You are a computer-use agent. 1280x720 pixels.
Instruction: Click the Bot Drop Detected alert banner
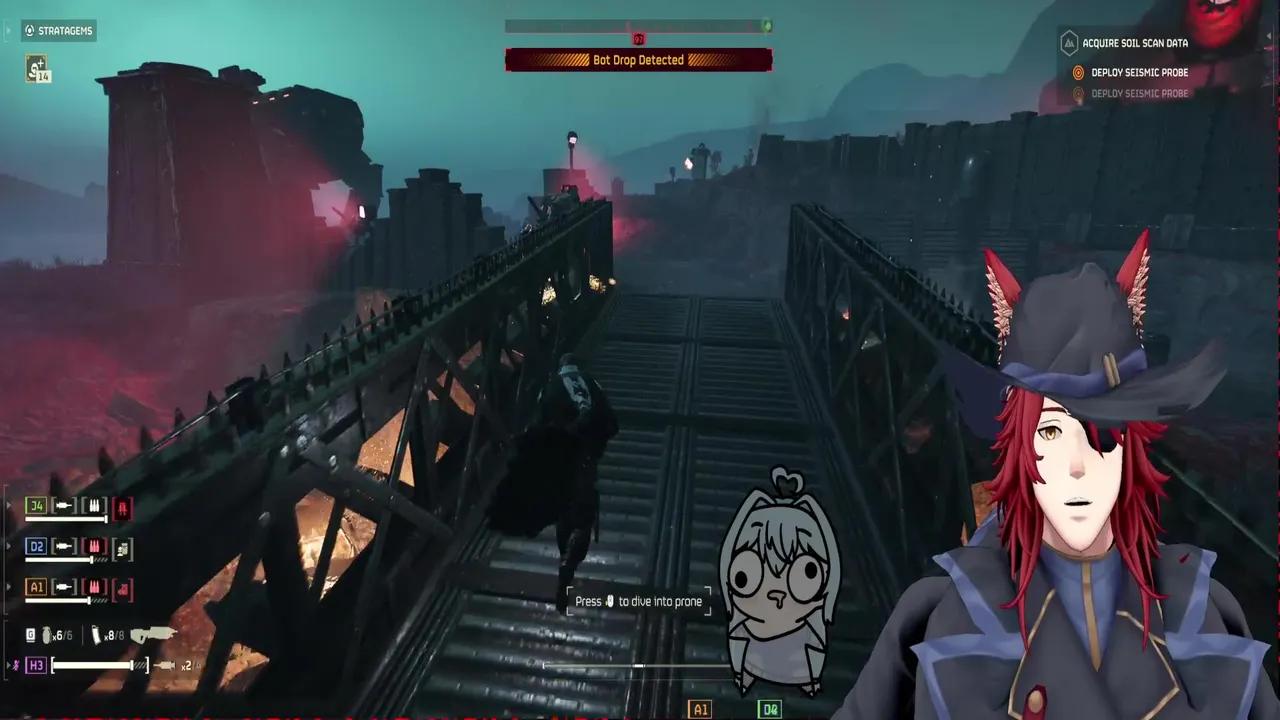639,60
